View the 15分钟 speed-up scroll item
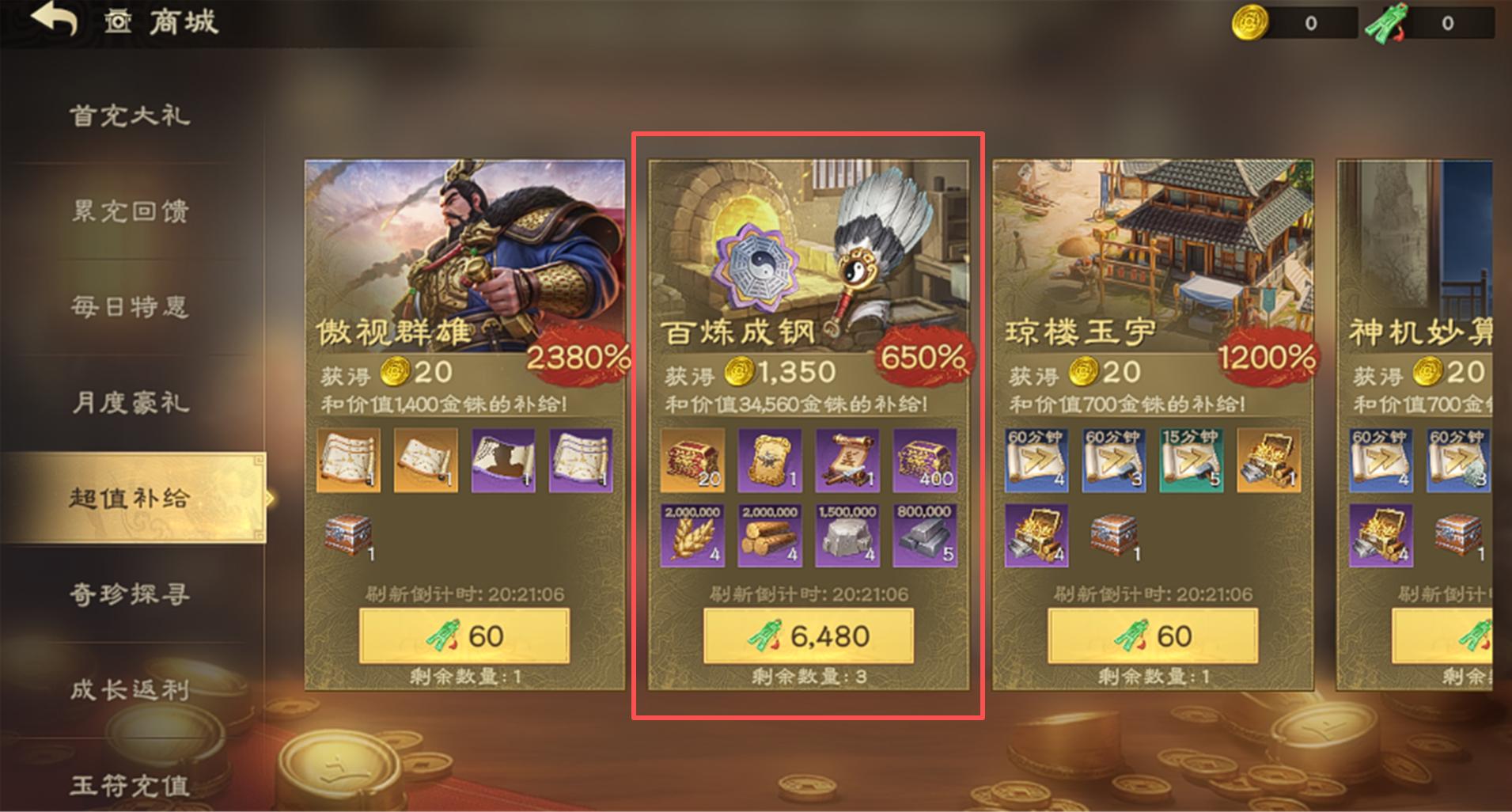The height and width of the screenshot is (812, 1512). point(1192,460)
